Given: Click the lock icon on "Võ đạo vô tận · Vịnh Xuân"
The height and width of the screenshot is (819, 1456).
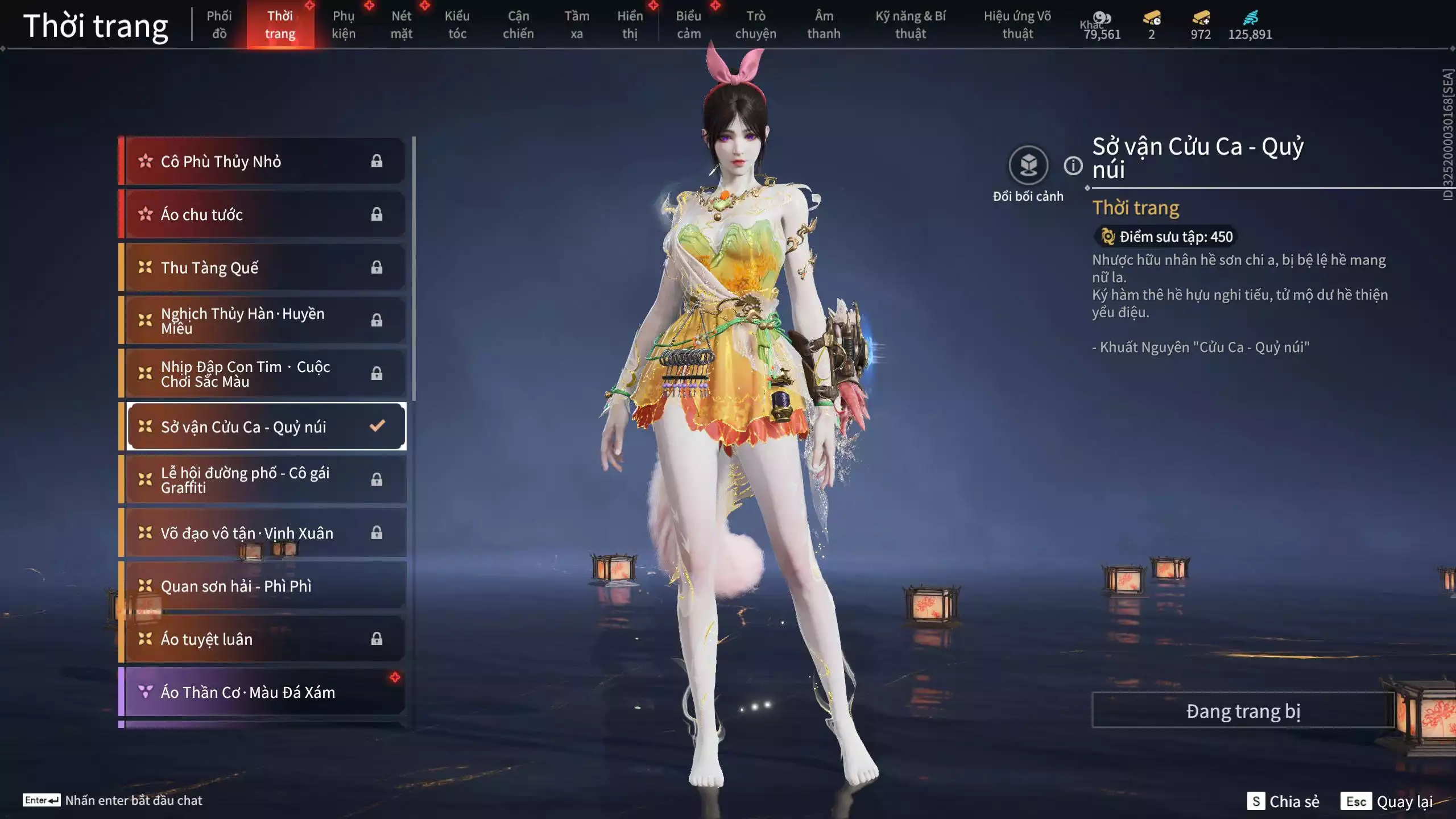Looking at the screenshot, I should point(377,533).
